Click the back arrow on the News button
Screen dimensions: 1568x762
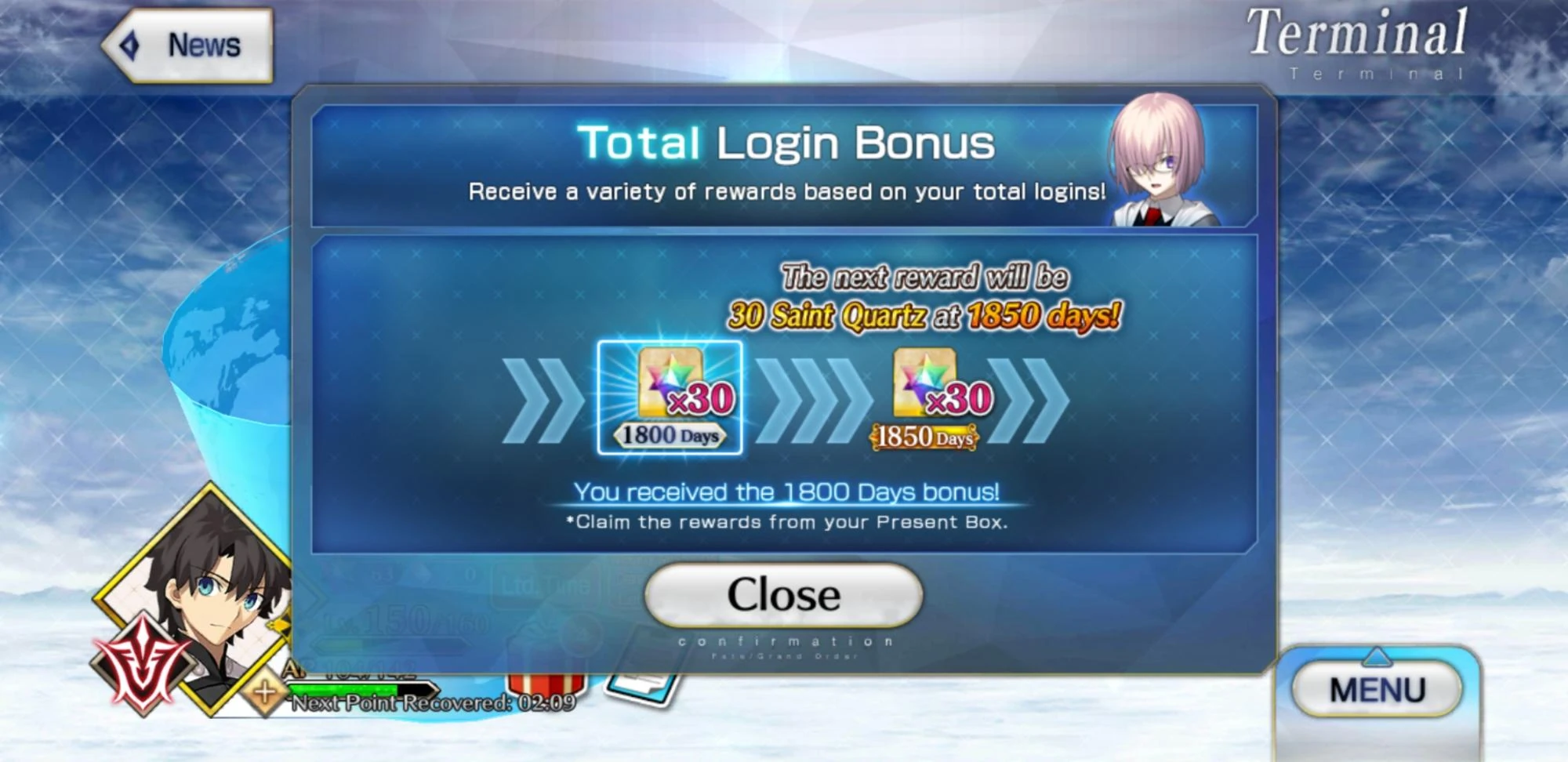(132, 45)
